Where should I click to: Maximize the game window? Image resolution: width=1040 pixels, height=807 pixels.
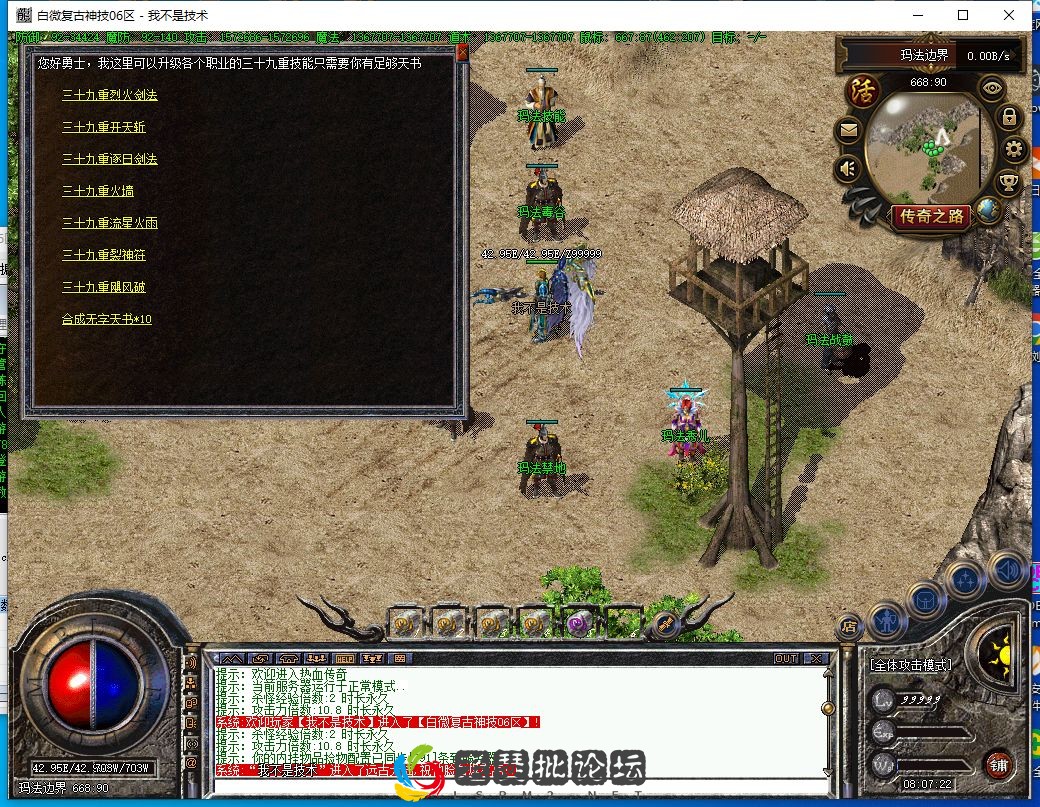(x=962, y=15)
